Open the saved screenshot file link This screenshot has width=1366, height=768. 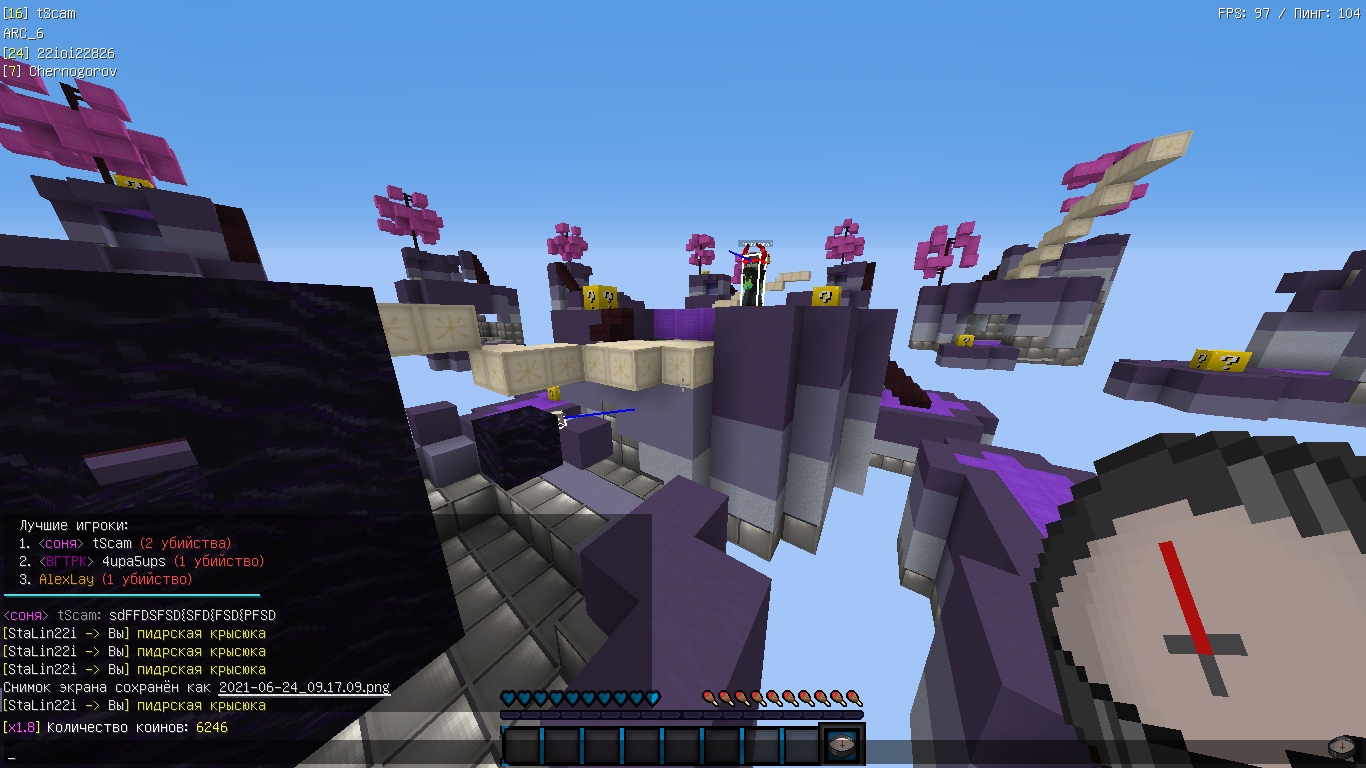[x=304, y=687]
